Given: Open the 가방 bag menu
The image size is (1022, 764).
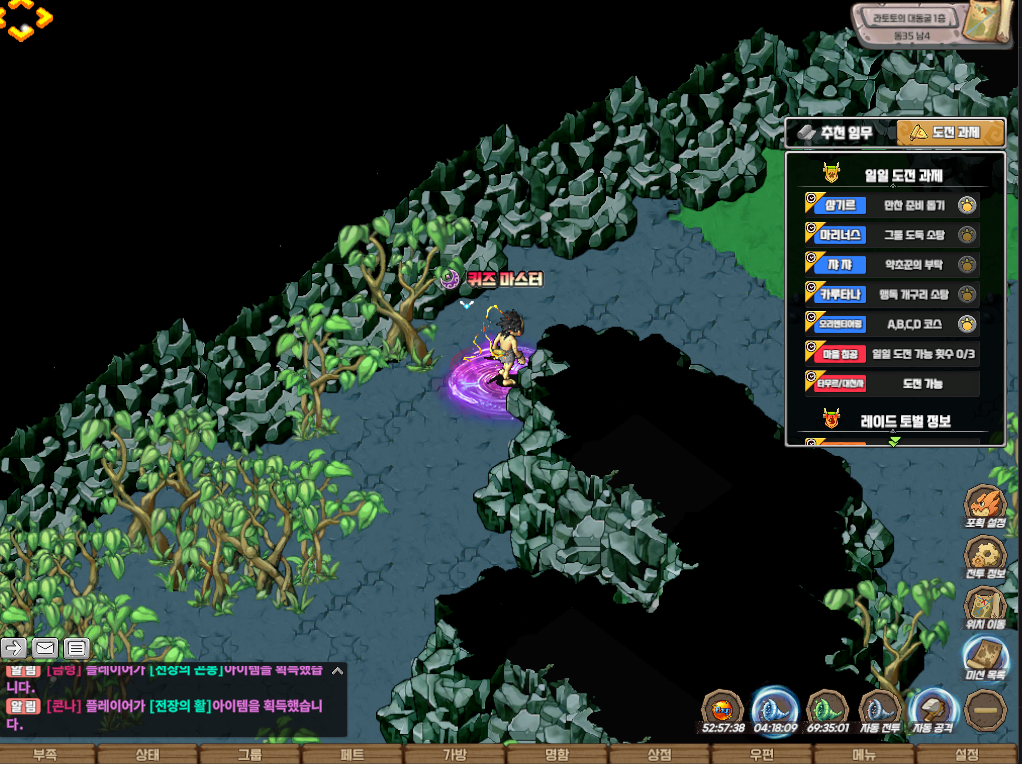Looking at the screenshot, I should (455, 754).
